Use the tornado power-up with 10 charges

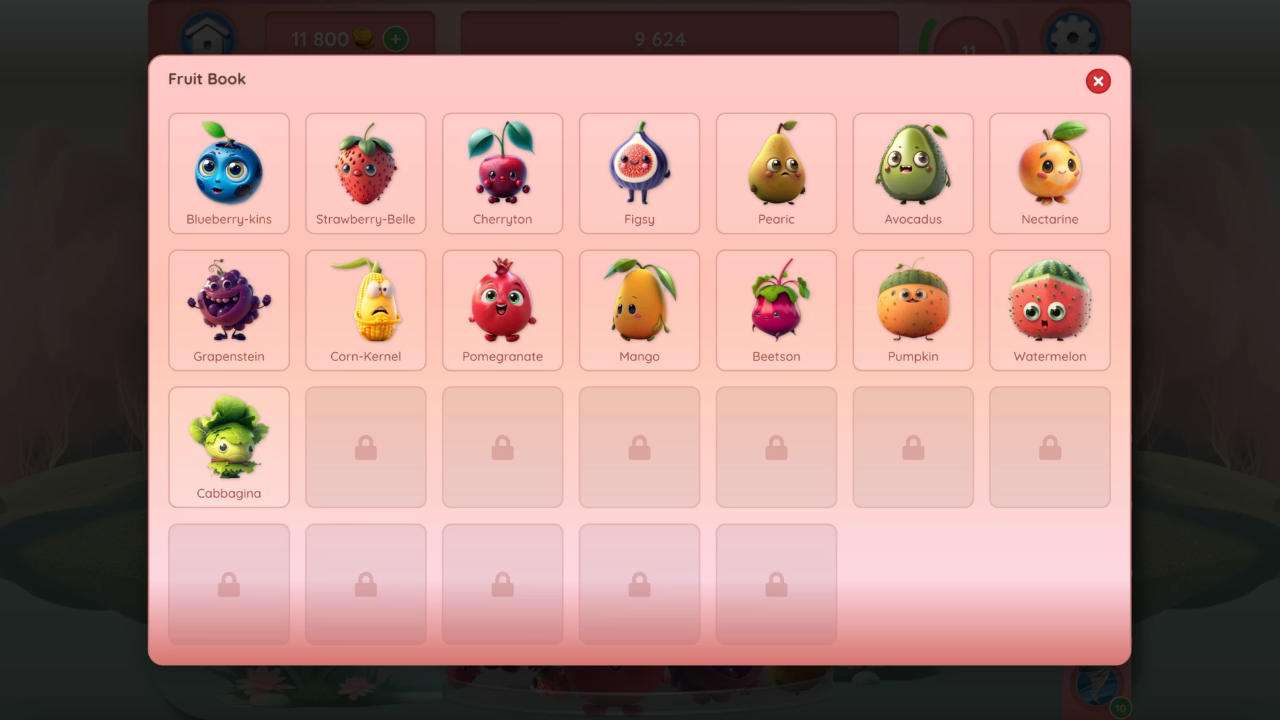point(1097,688)
